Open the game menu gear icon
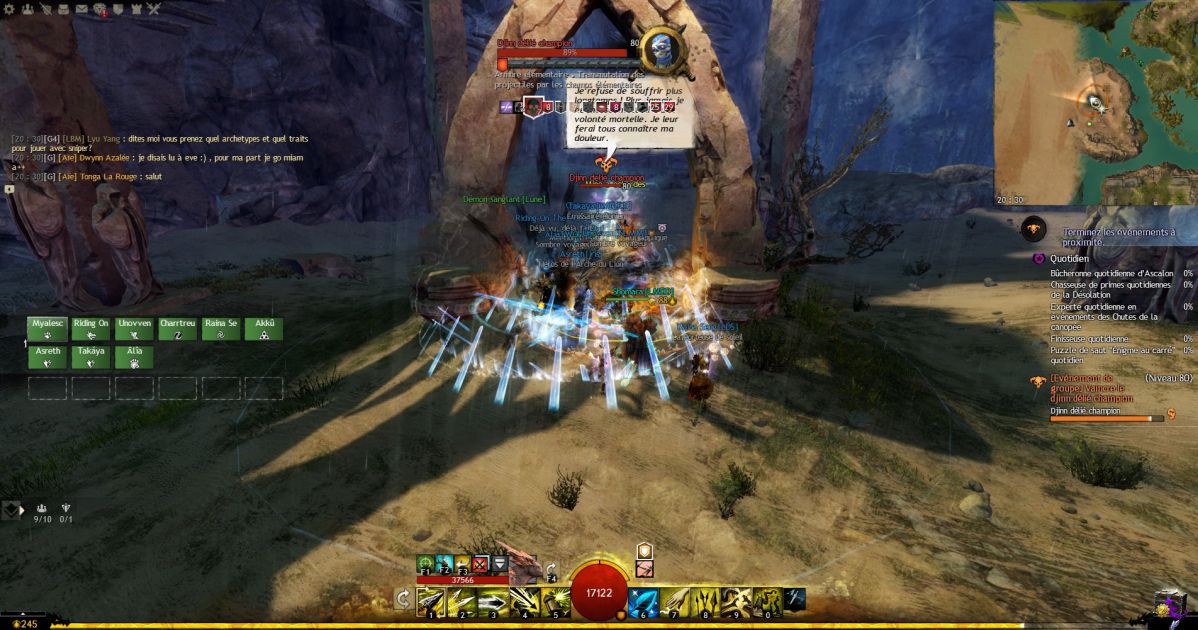This screenshot has height=630, width=1198. [x=7, y=10]
